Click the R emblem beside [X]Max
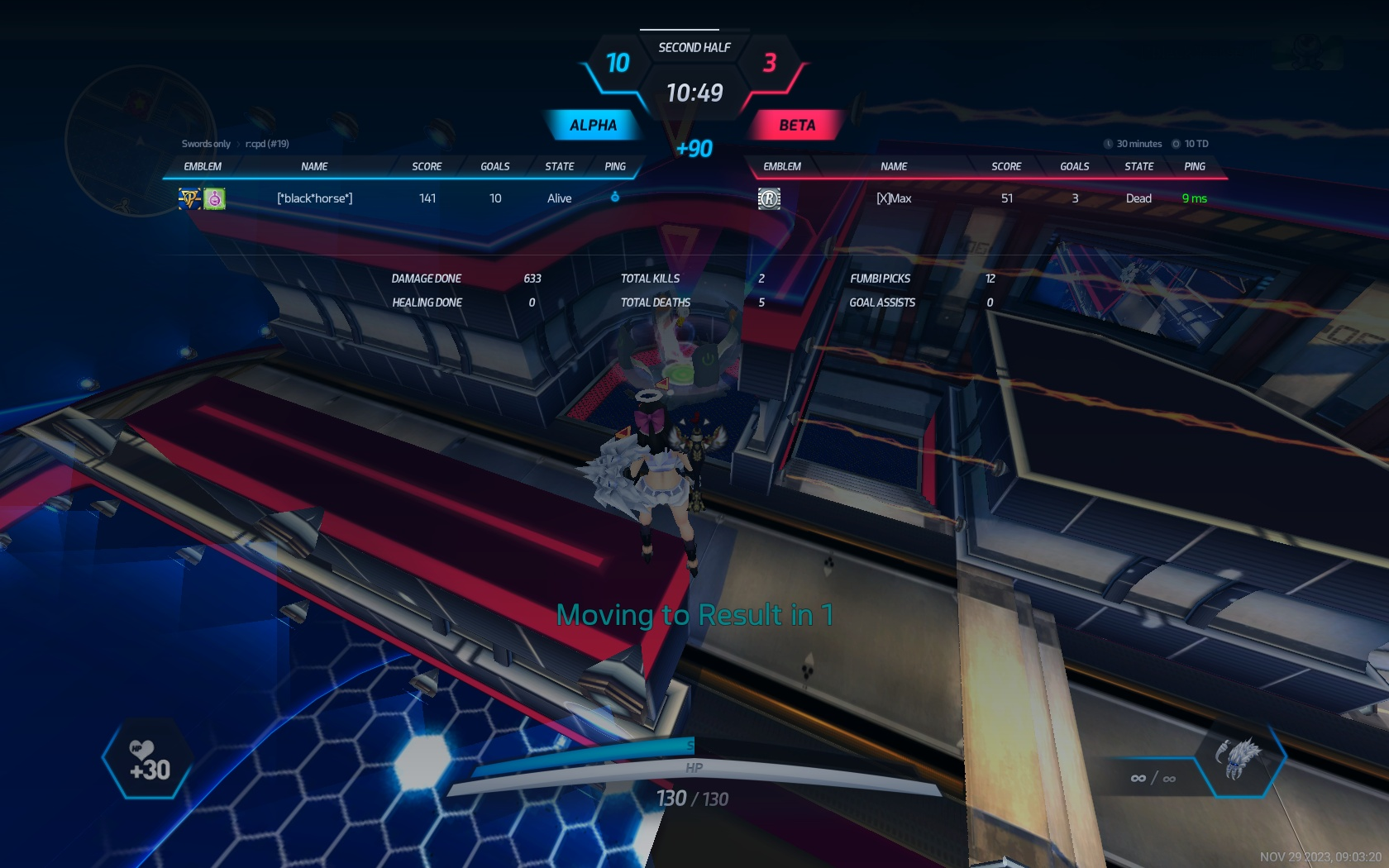The image size is (1389, 868). 769,198
